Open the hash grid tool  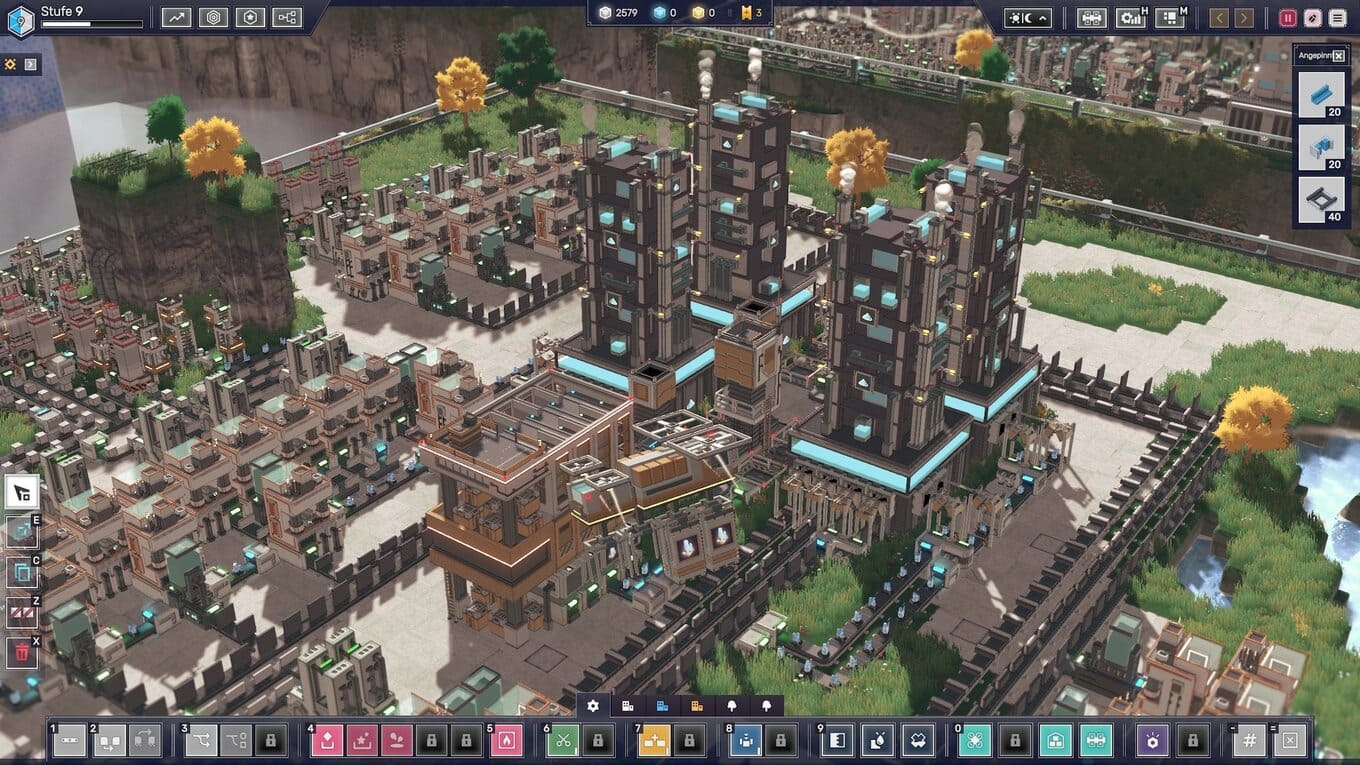click(x=1249, y=741)
